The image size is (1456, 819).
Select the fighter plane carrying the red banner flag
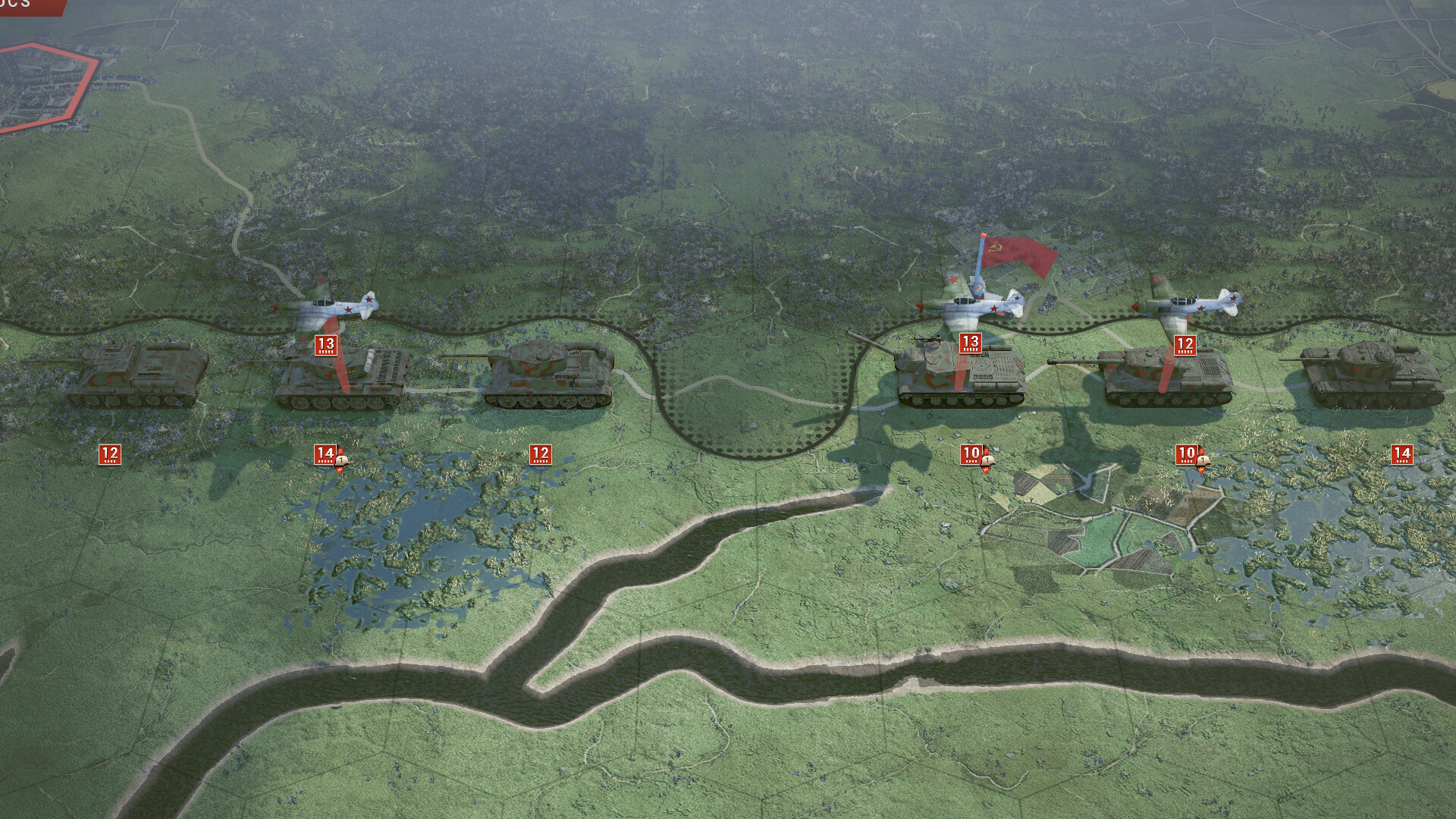click(x=978, y=303)
